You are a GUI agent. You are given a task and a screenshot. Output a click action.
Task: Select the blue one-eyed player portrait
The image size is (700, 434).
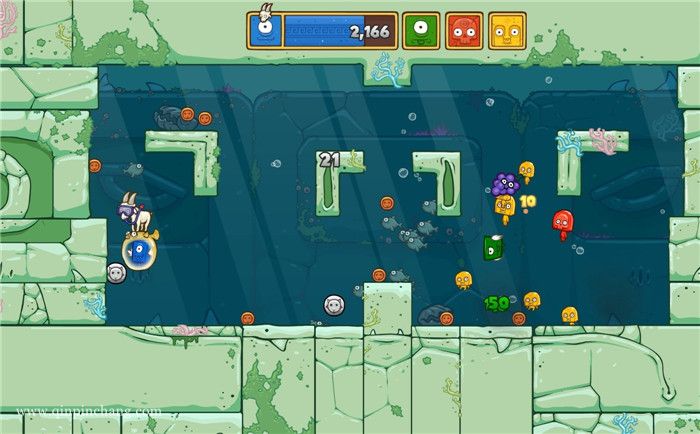[x=266, y=31]
